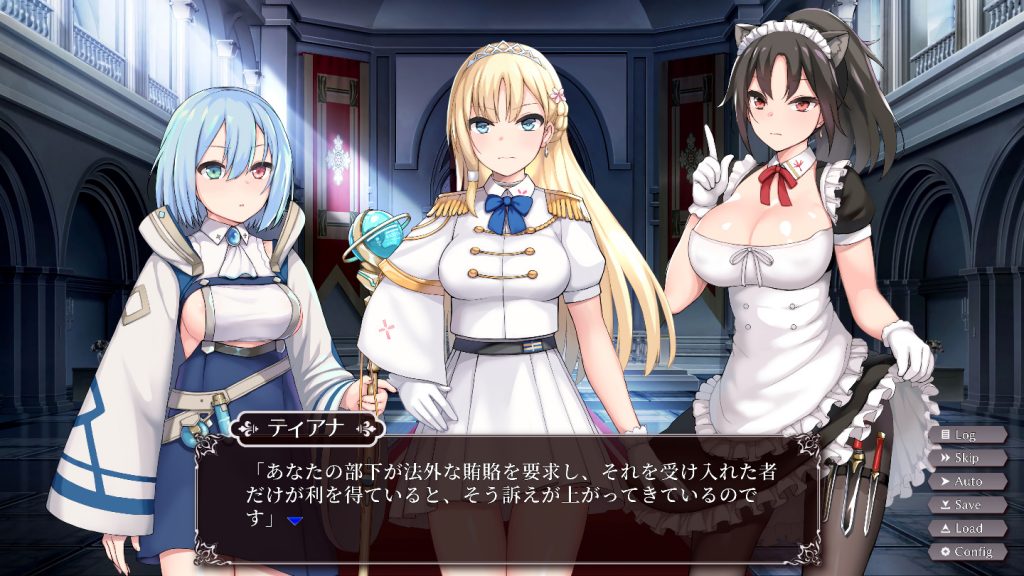The height and width of the screenshot is (576, 1024).
Task: Click the blue advance-text arrow
Action: pyautogui.click(x=294, y=521)
